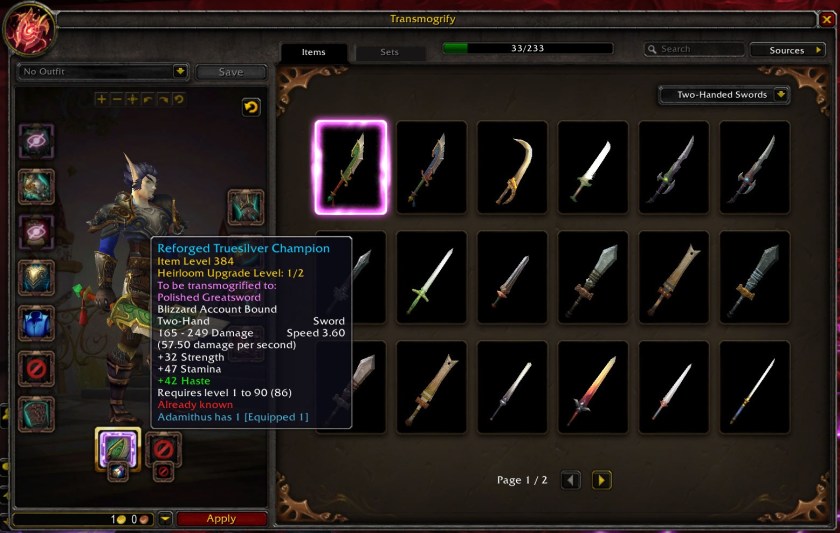840x533 pixels.
Task: Choose the golden curved scimitar appearance
Action: point(512,167)
